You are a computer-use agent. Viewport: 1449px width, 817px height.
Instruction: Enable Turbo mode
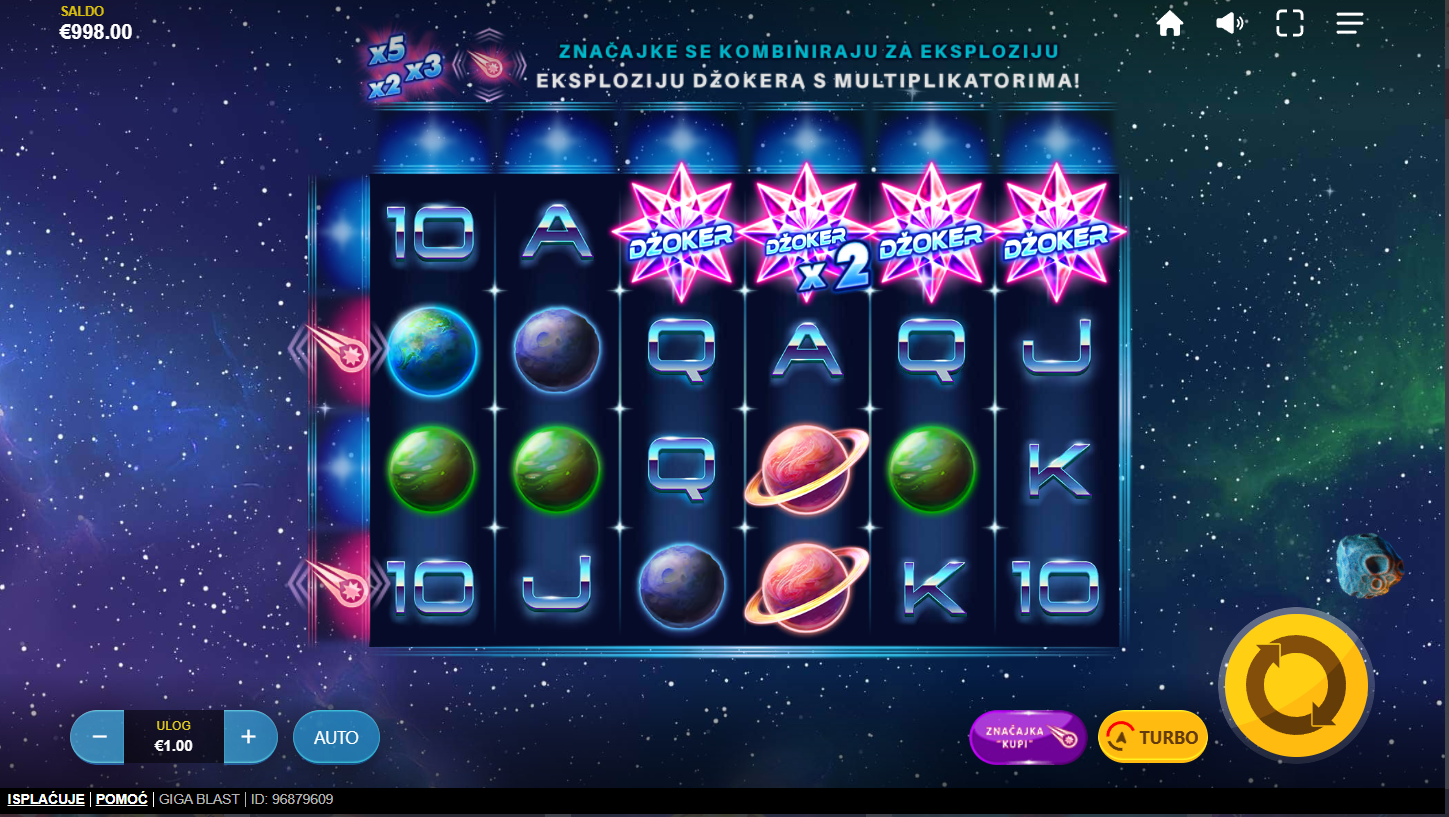pyautogui.click(x=1153, y=737)
